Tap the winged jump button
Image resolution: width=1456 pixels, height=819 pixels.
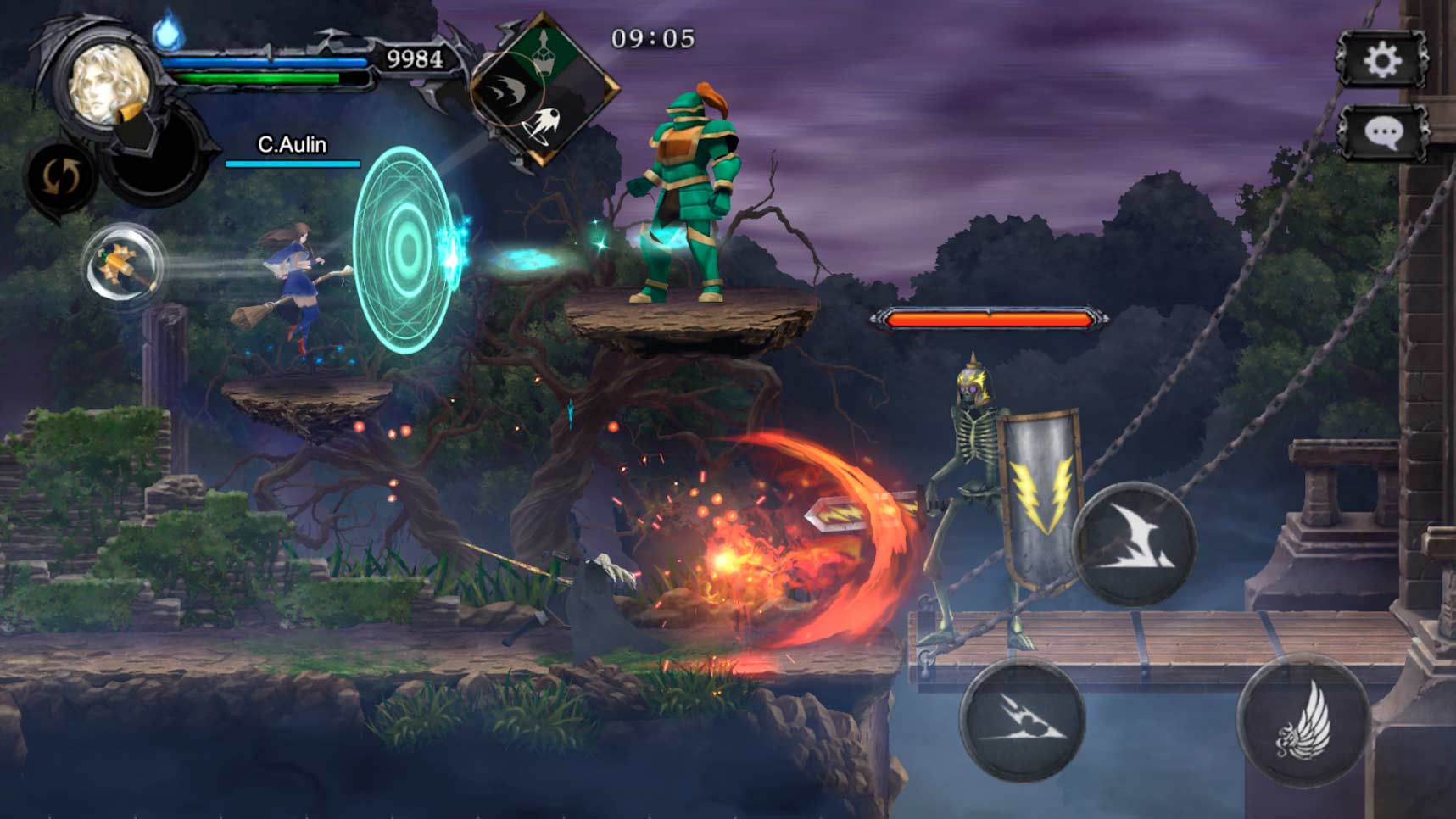1303,721
